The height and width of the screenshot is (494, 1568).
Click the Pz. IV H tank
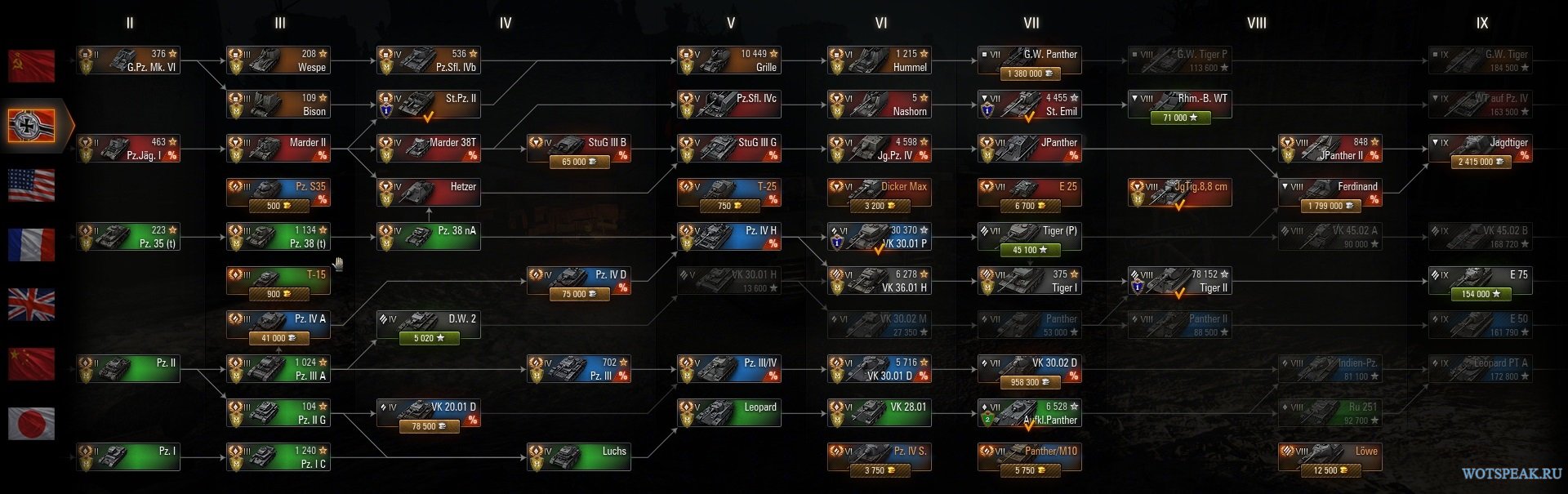tap(729, 237)
